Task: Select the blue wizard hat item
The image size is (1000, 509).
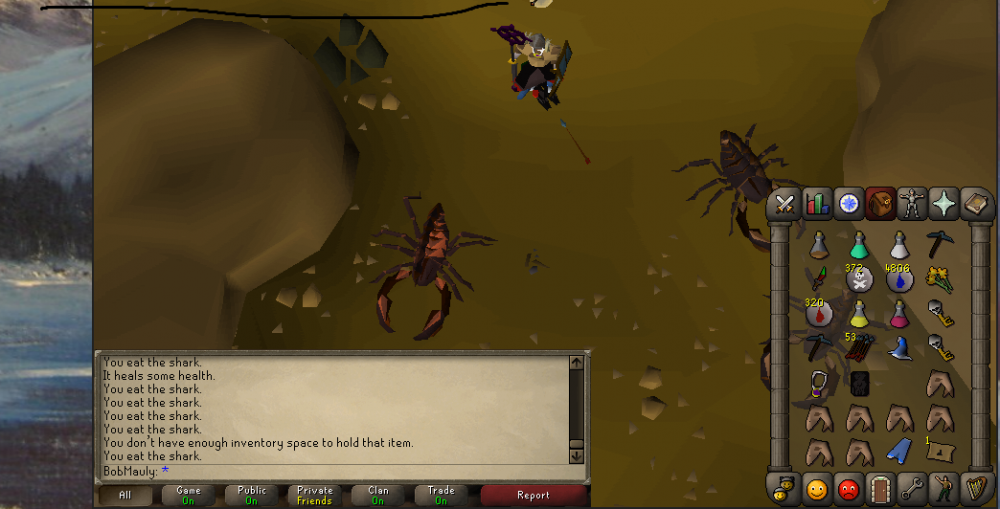Action: pyautogui.click(x=898, y=348)
